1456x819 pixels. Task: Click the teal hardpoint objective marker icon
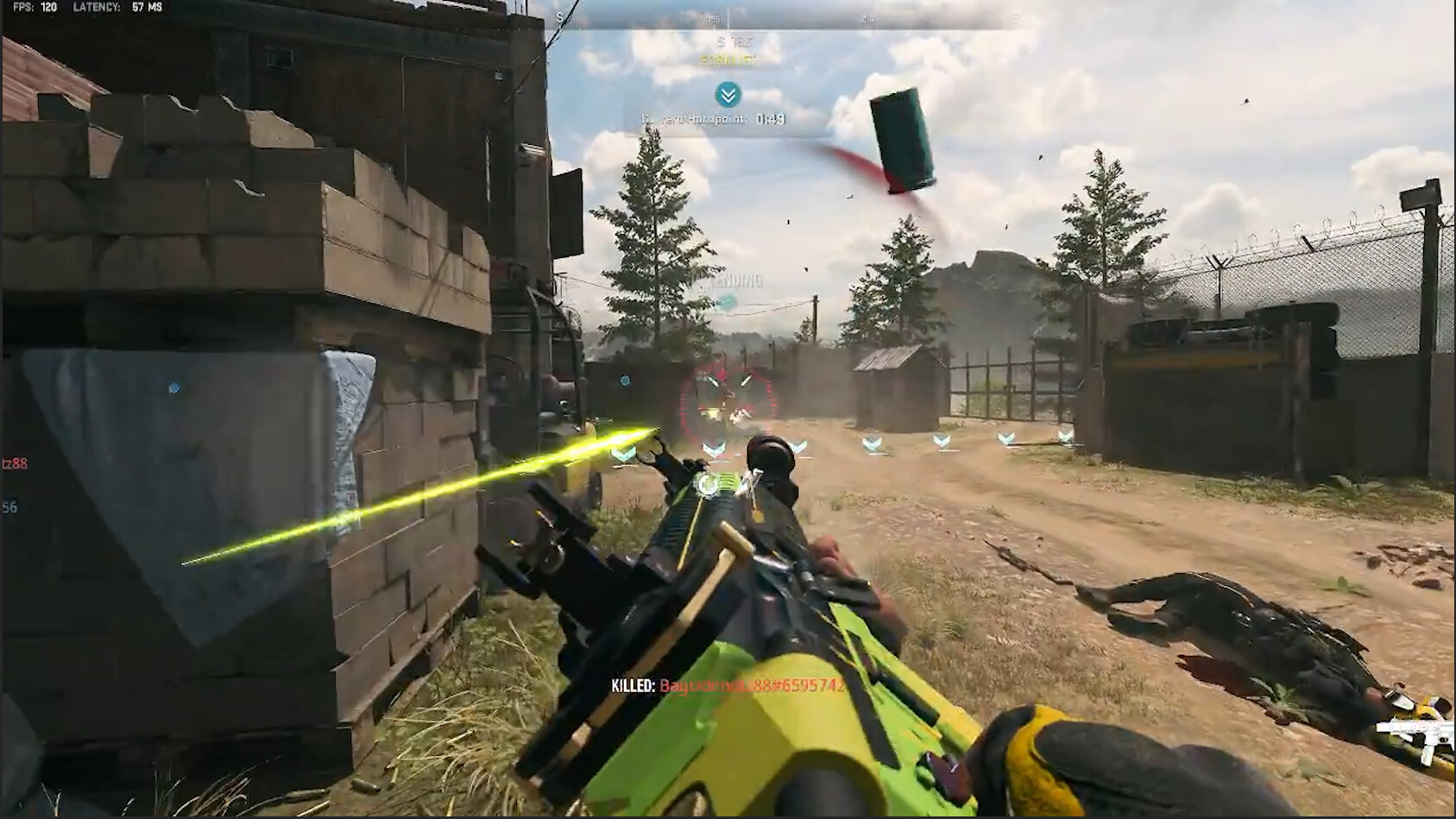728,95
